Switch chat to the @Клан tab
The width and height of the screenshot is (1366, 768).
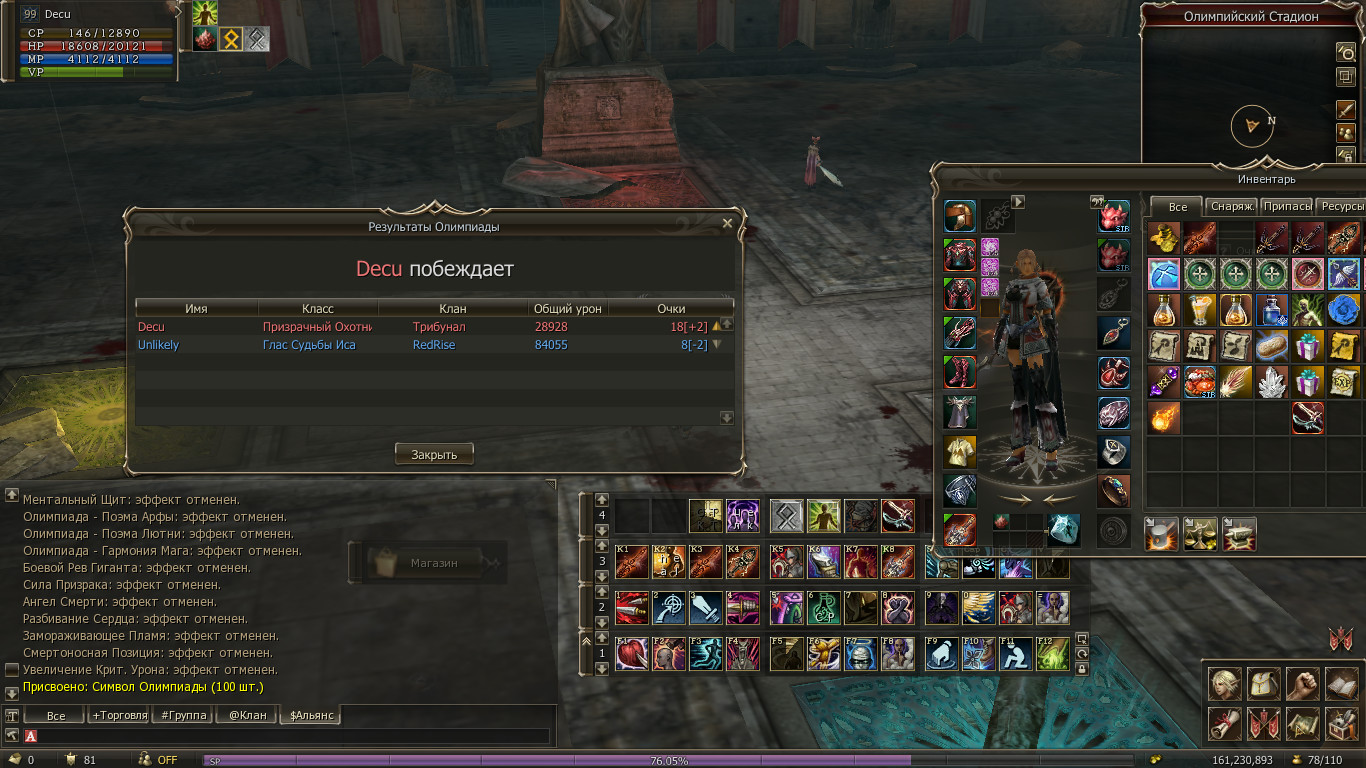coord(246,715)
